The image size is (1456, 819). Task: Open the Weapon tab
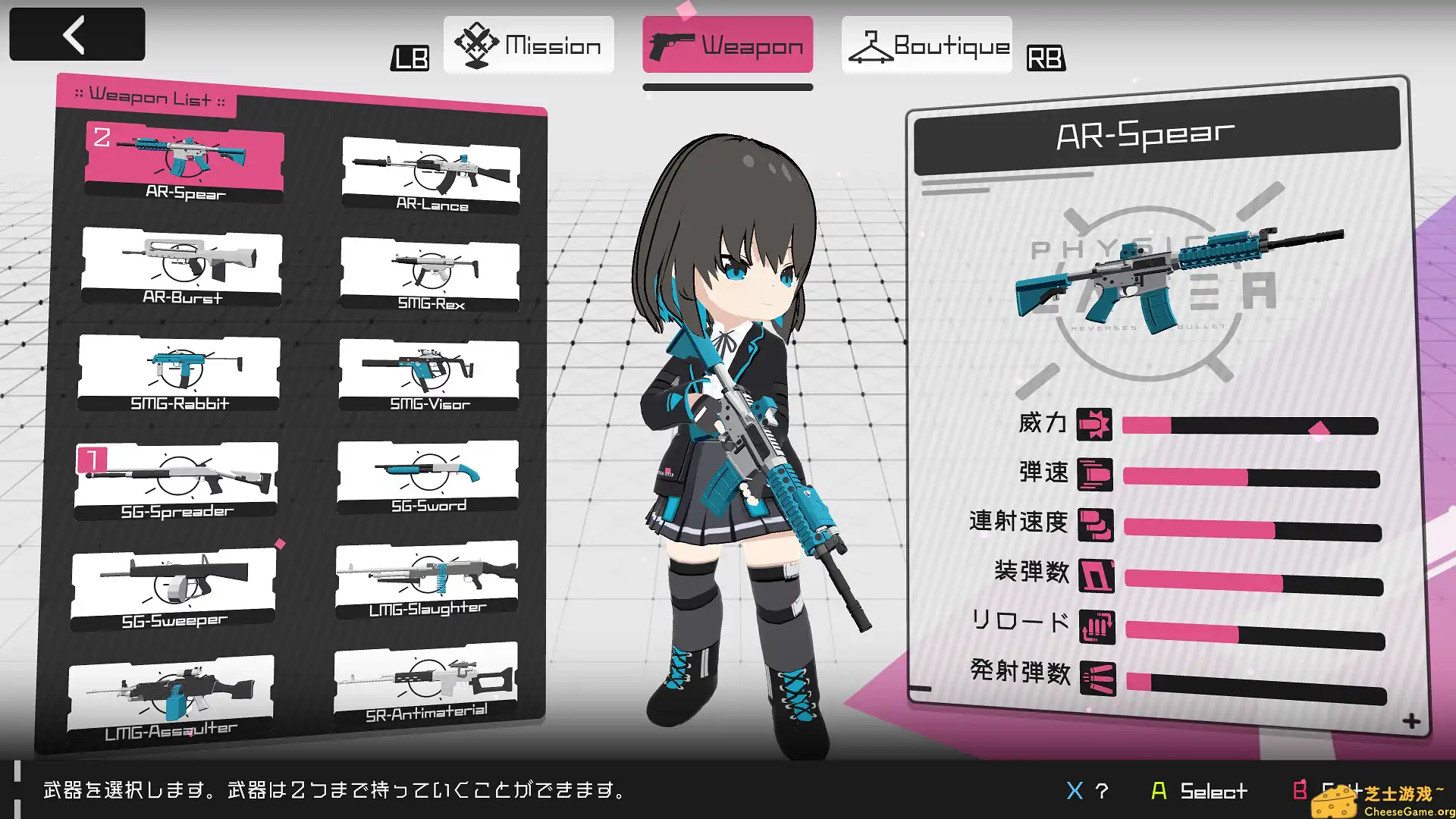click(727, 45)
